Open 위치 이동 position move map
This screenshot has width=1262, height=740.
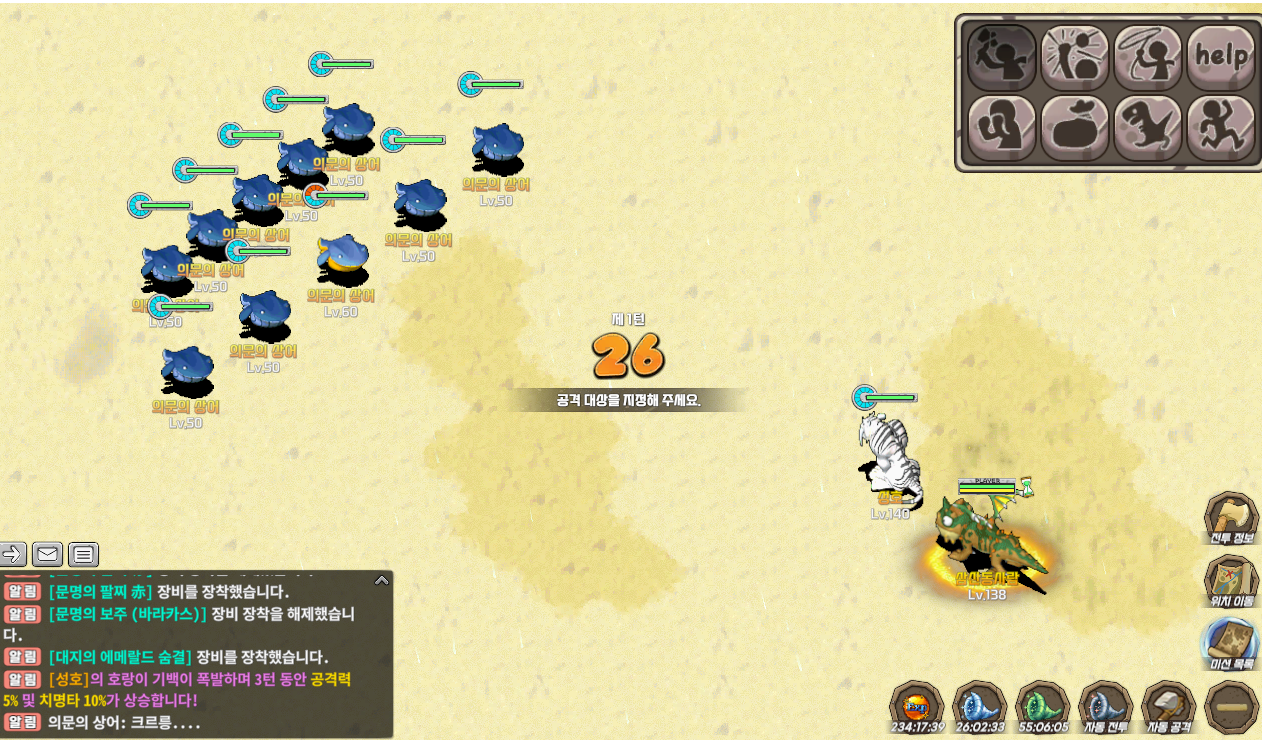(1232, 581)
